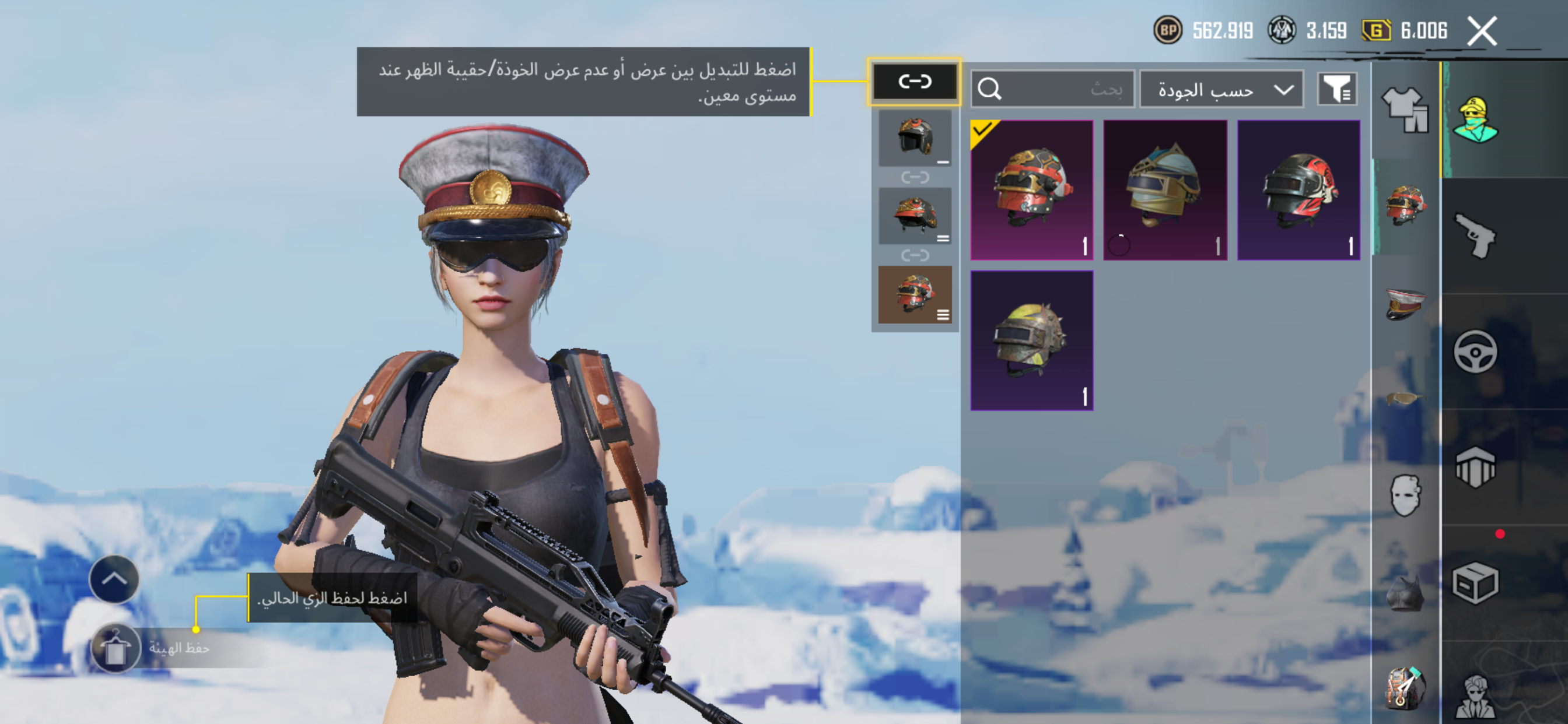
Task: Open the vehicles steering wheel tab
Action: point(1474,352)
